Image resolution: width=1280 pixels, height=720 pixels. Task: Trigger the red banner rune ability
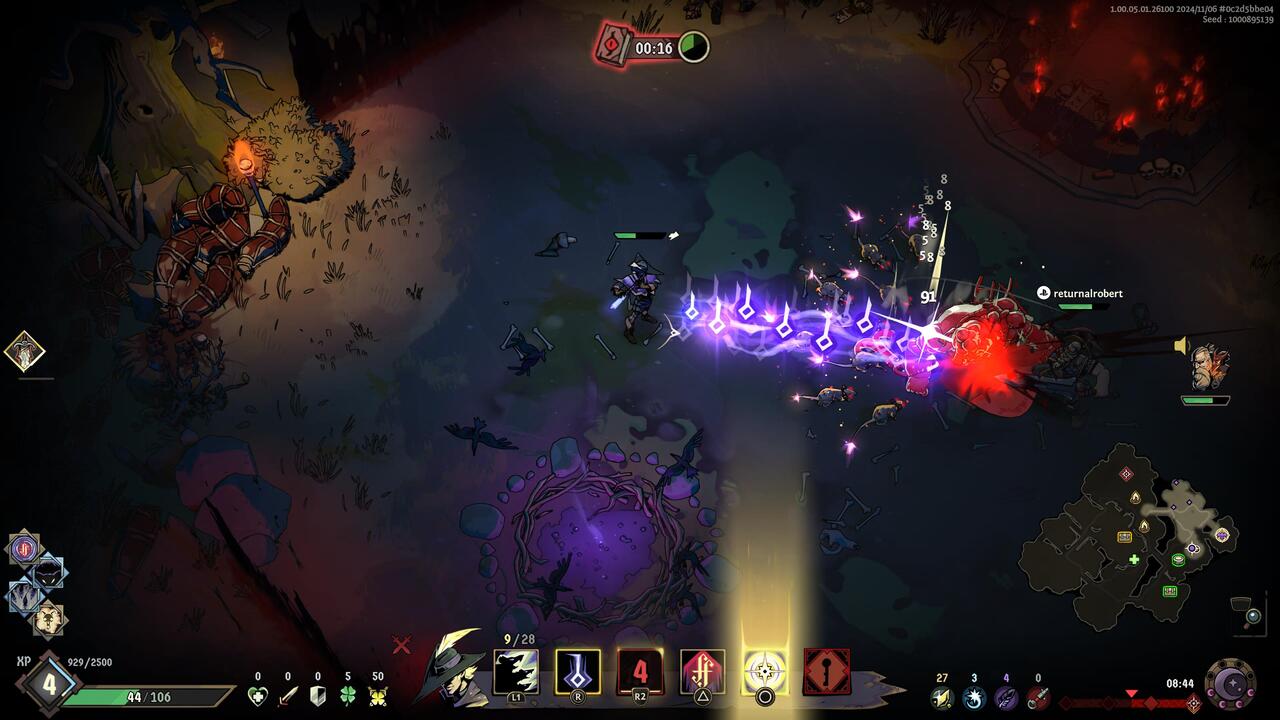point(702,672)
